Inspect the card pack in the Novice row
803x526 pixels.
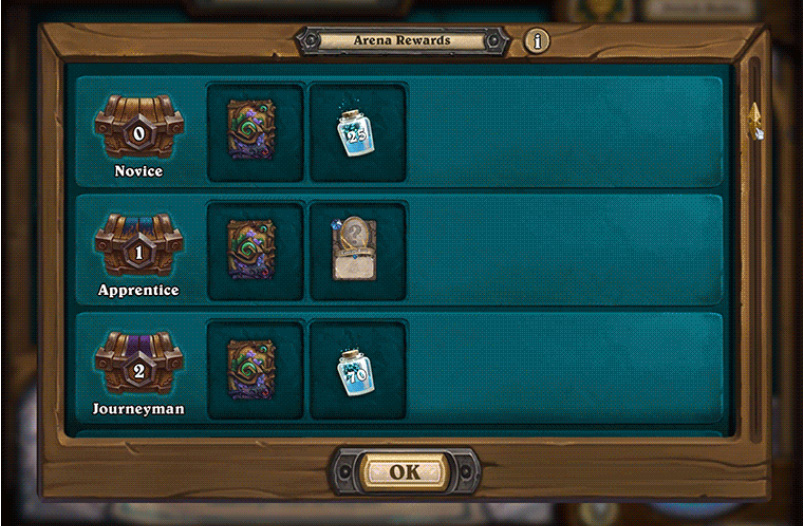[x=255, y=131]
